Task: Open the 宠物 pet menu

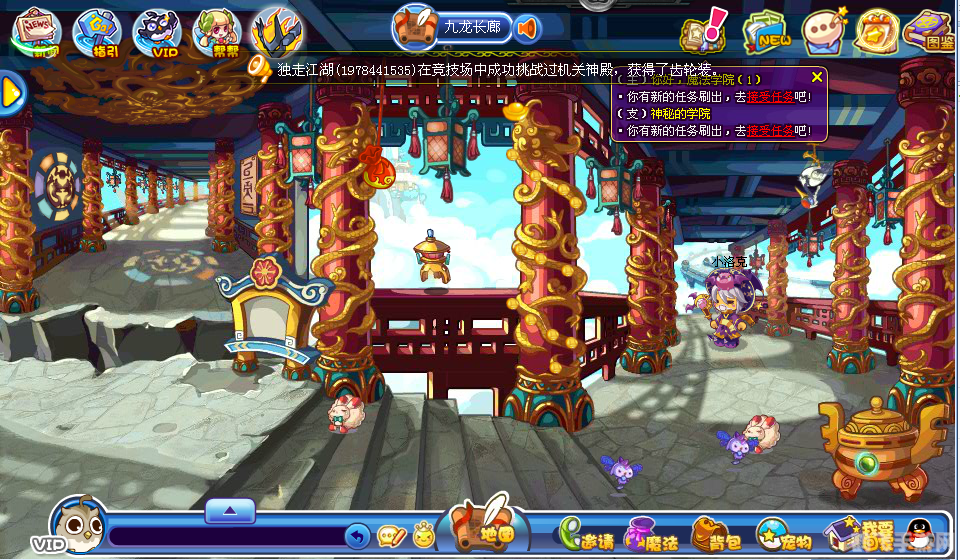Action: coord(783,536)
